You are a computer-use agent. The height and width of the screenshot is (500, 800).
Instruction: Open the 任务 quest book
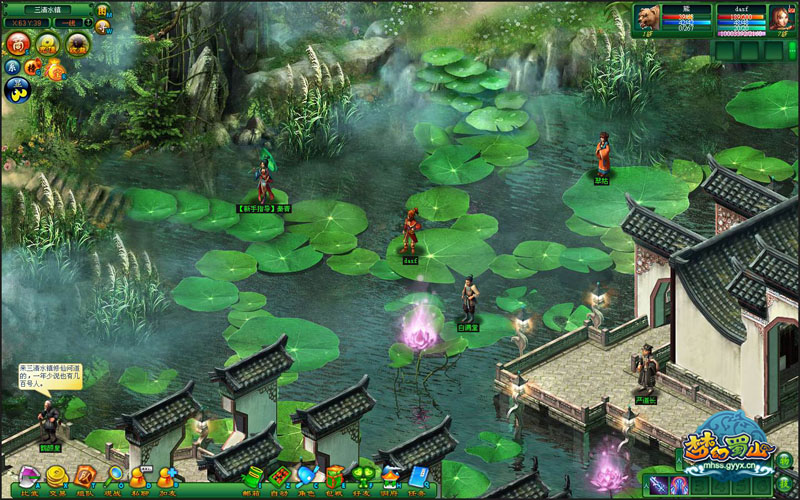point(416,477)
